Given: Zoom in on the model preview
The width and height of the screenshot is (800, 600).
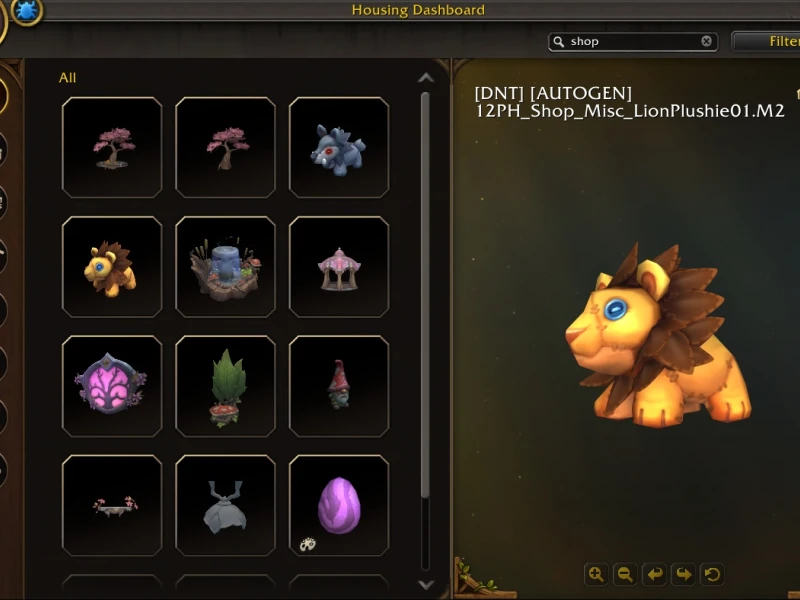Looking at the screenshot, I should (x=596, y=574).
